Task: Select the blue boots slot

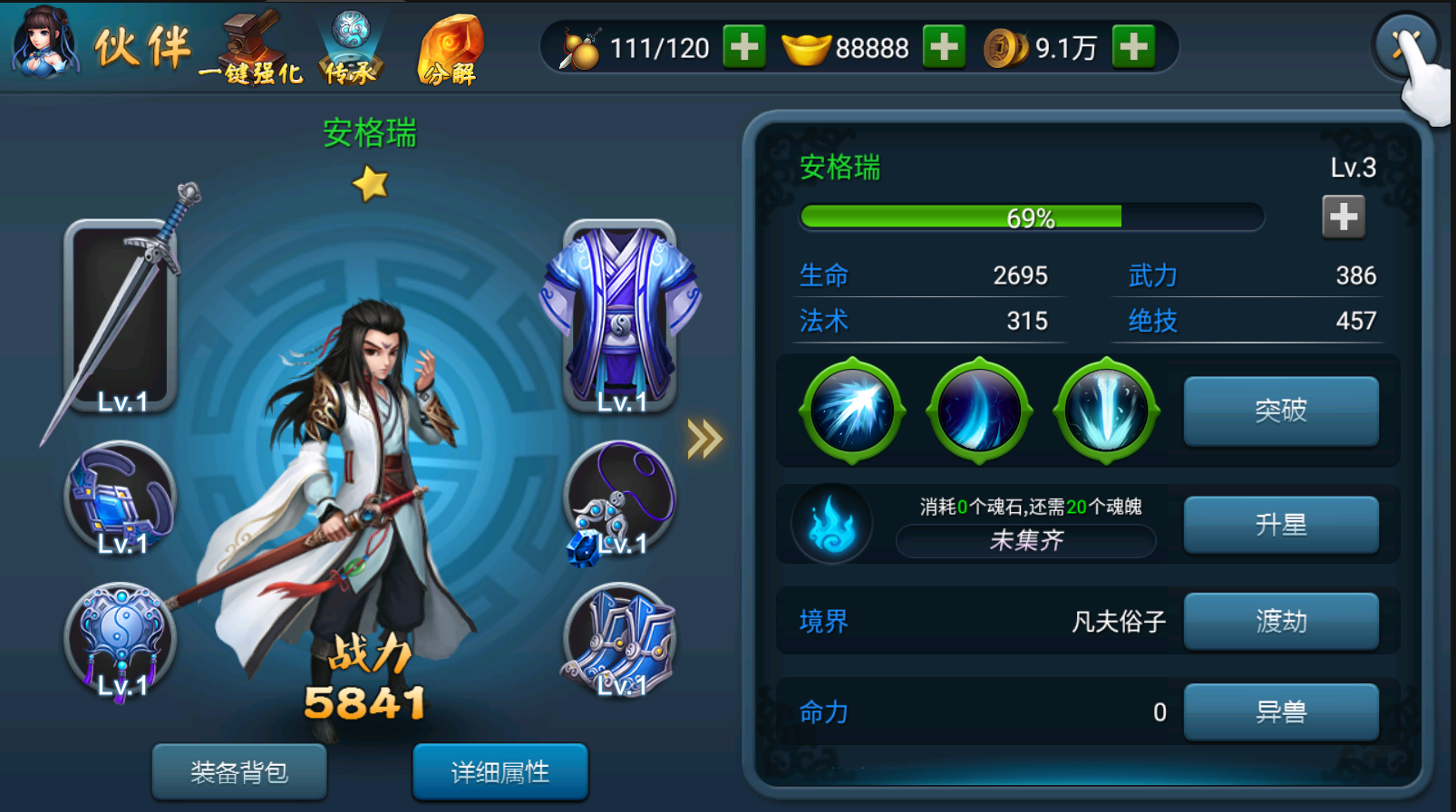Action: pos(621,640)
